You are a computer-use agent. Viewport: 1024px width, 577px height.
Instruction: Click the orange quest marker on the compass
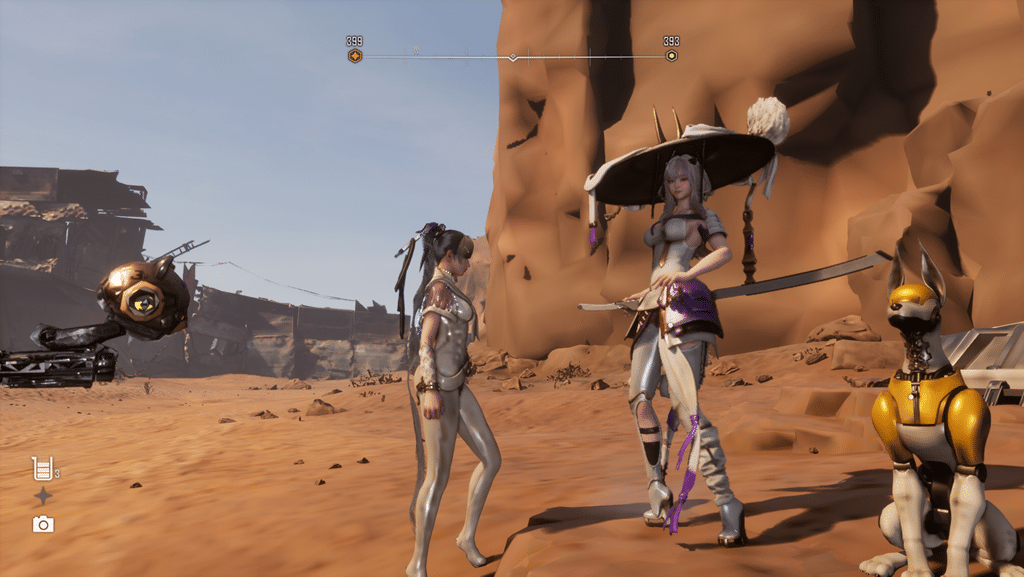click(x=354, y=56)
